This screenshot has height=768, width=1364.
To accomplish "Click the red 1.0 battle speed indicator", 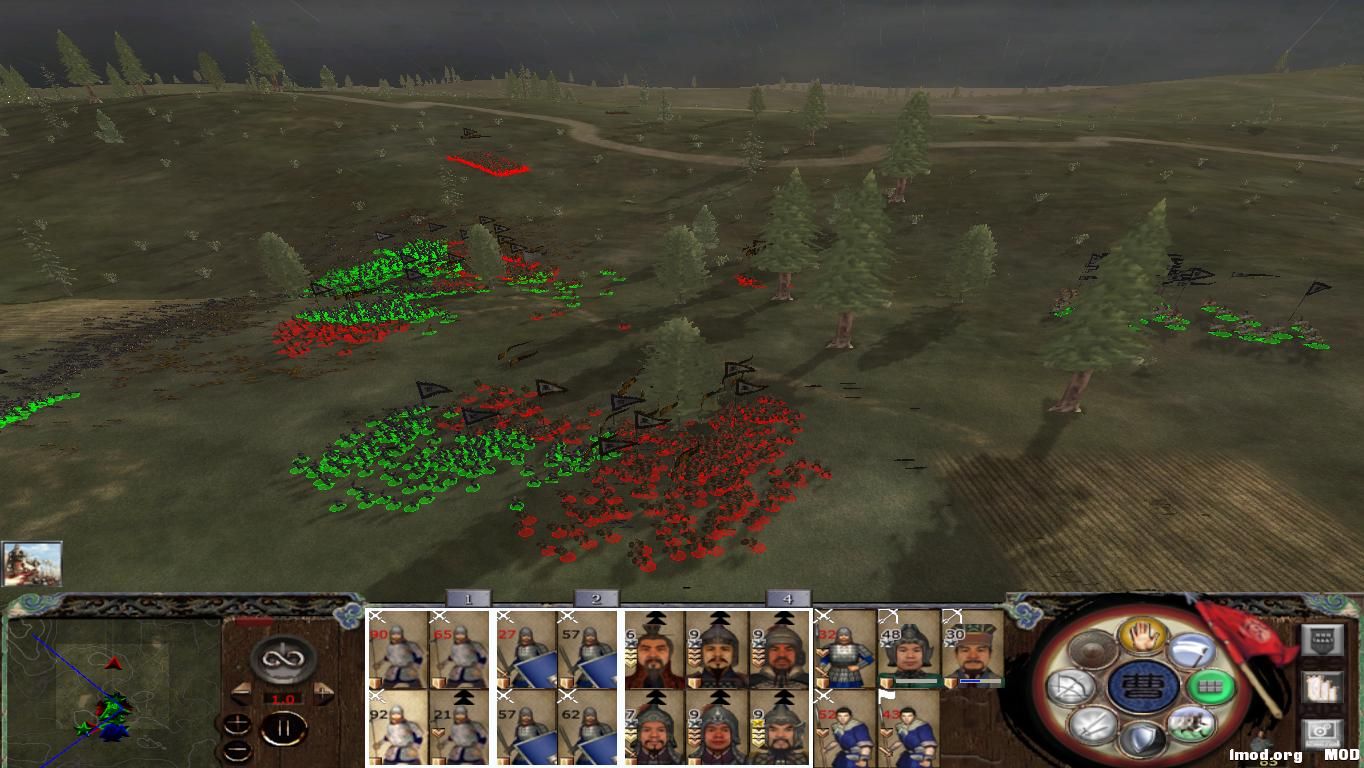I will coord(283,698).
